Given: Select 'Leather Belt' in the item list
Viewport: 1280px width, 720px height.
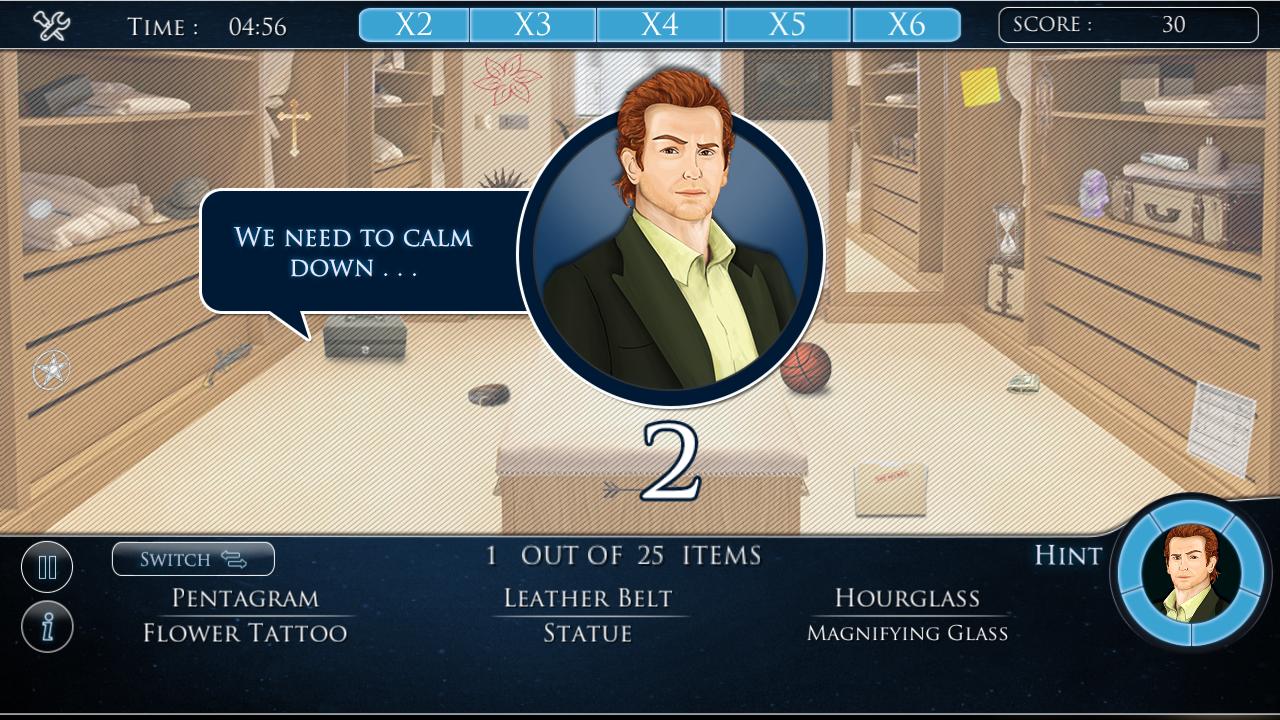Looking at the screenshot, I should pos(588,597).
